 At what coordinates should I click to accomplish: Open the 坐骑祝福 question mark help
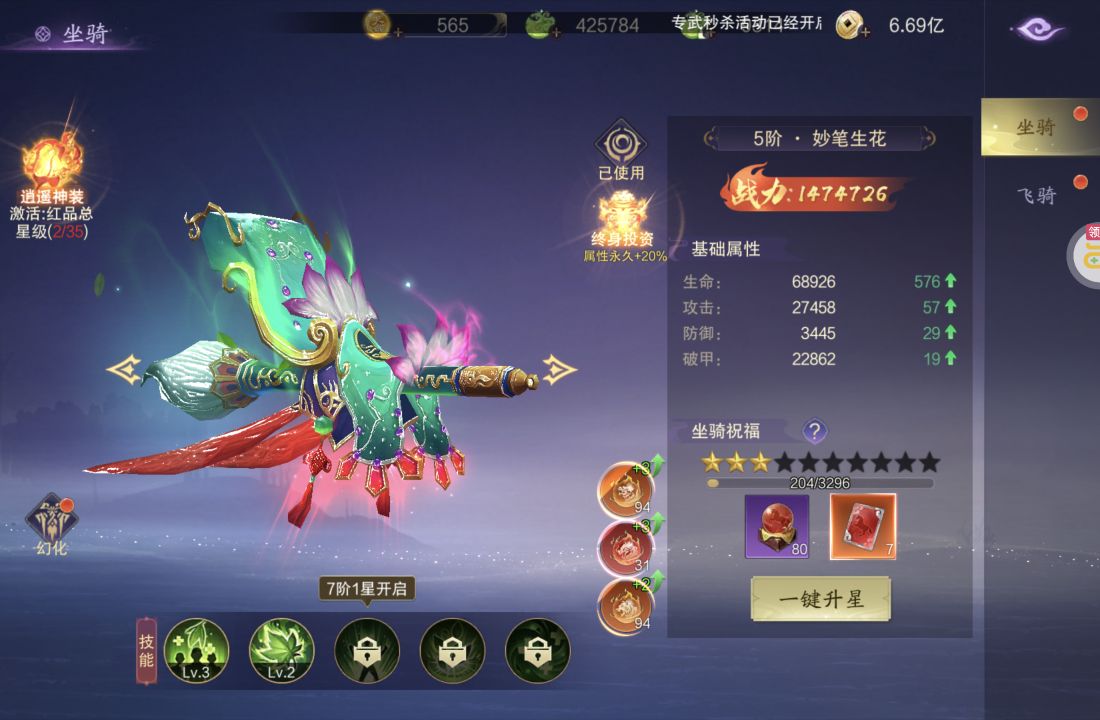(x=815, y=431)
